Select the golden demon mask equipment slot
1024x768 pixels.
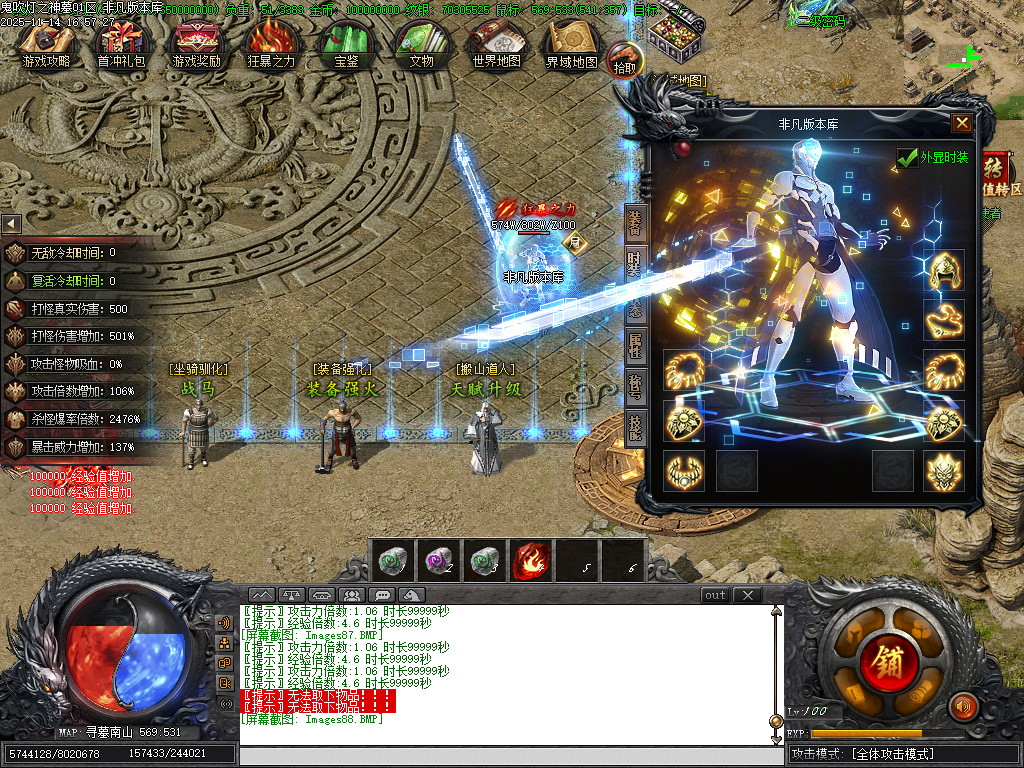click(x=943, y=471)
